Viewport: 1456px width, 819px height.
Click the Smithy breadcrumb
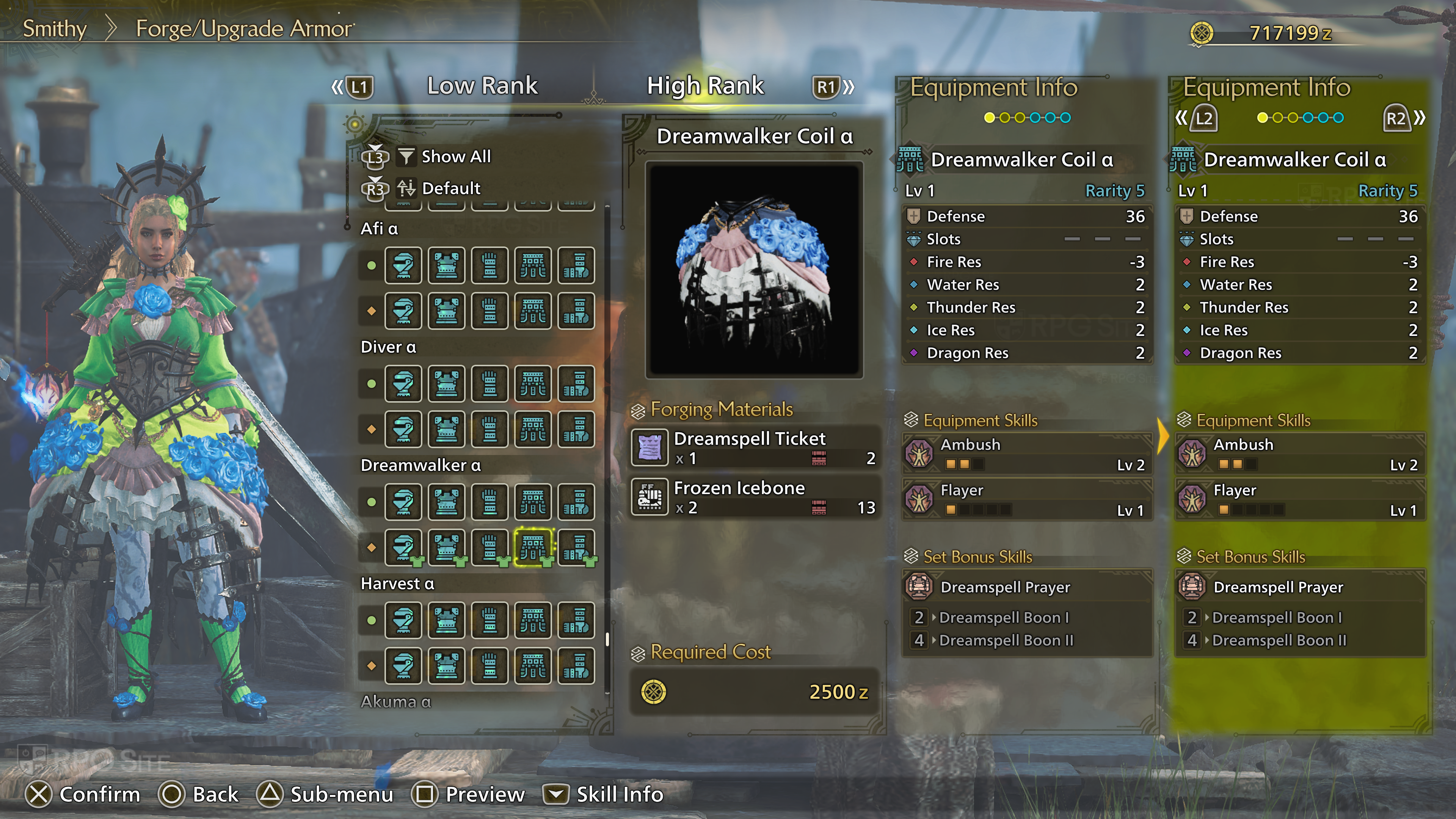(54, 28)
